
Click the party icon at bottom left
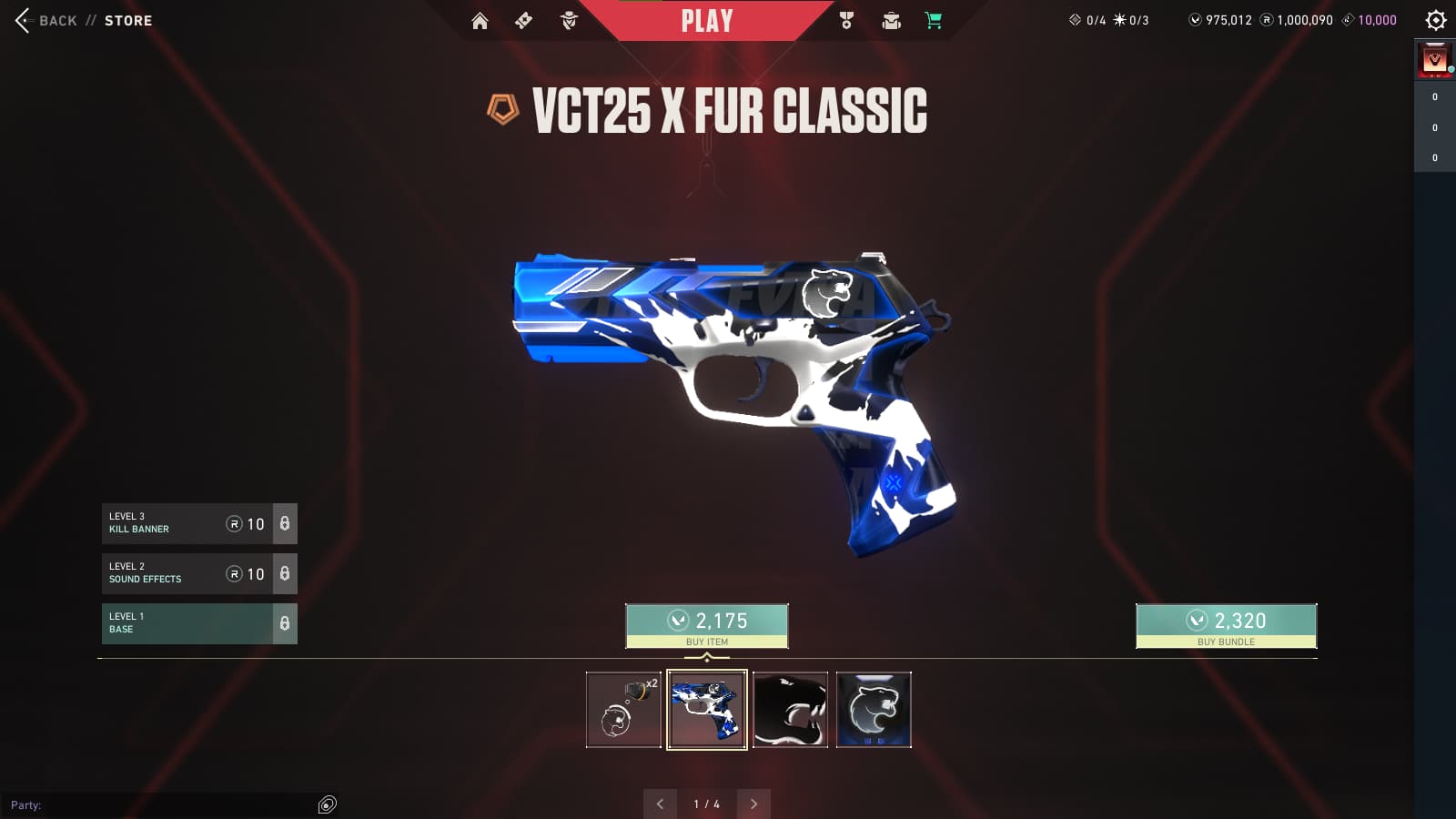(328, 804)
